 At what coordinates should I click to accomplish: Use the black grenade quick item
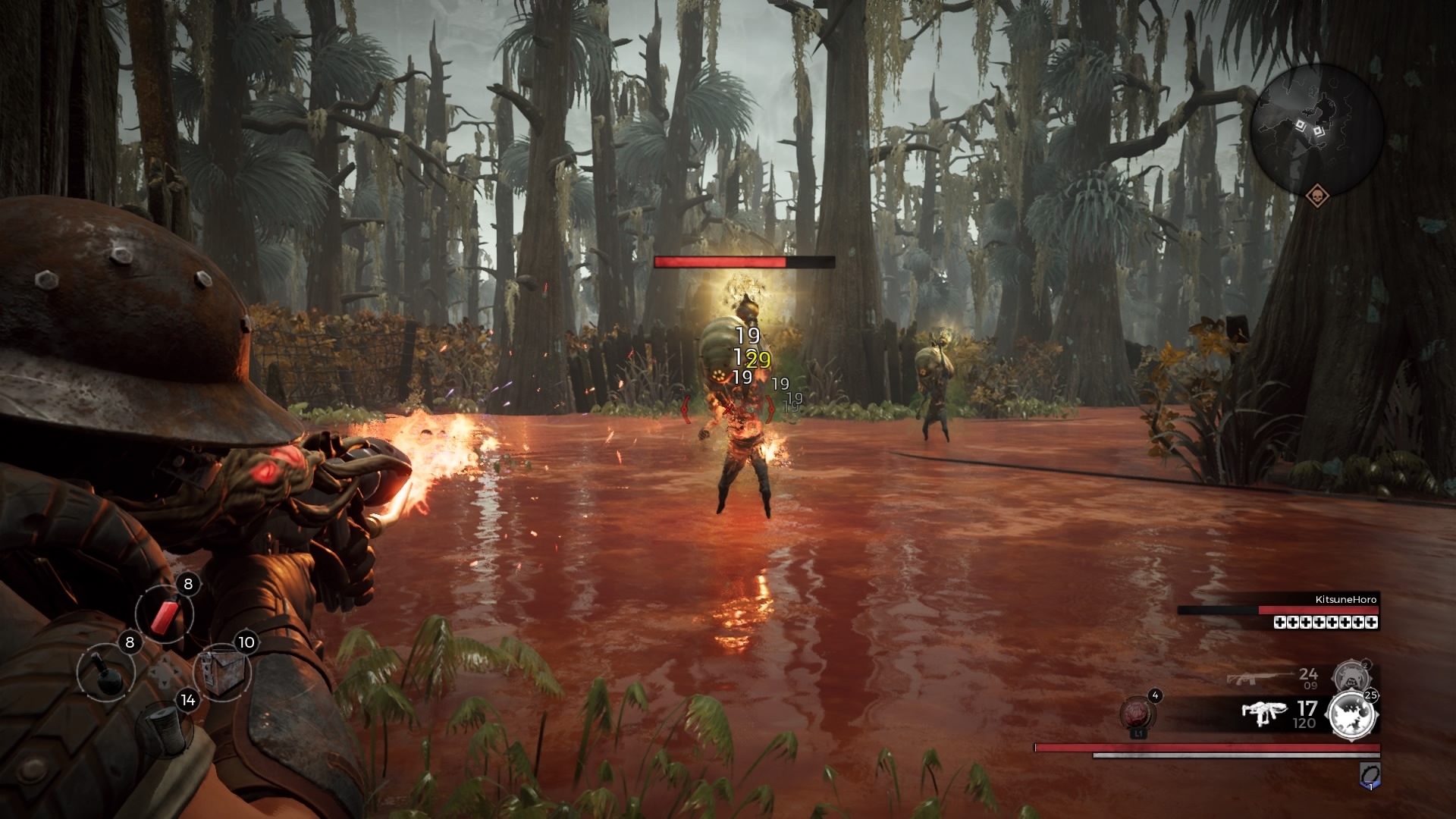coord(105,673)
